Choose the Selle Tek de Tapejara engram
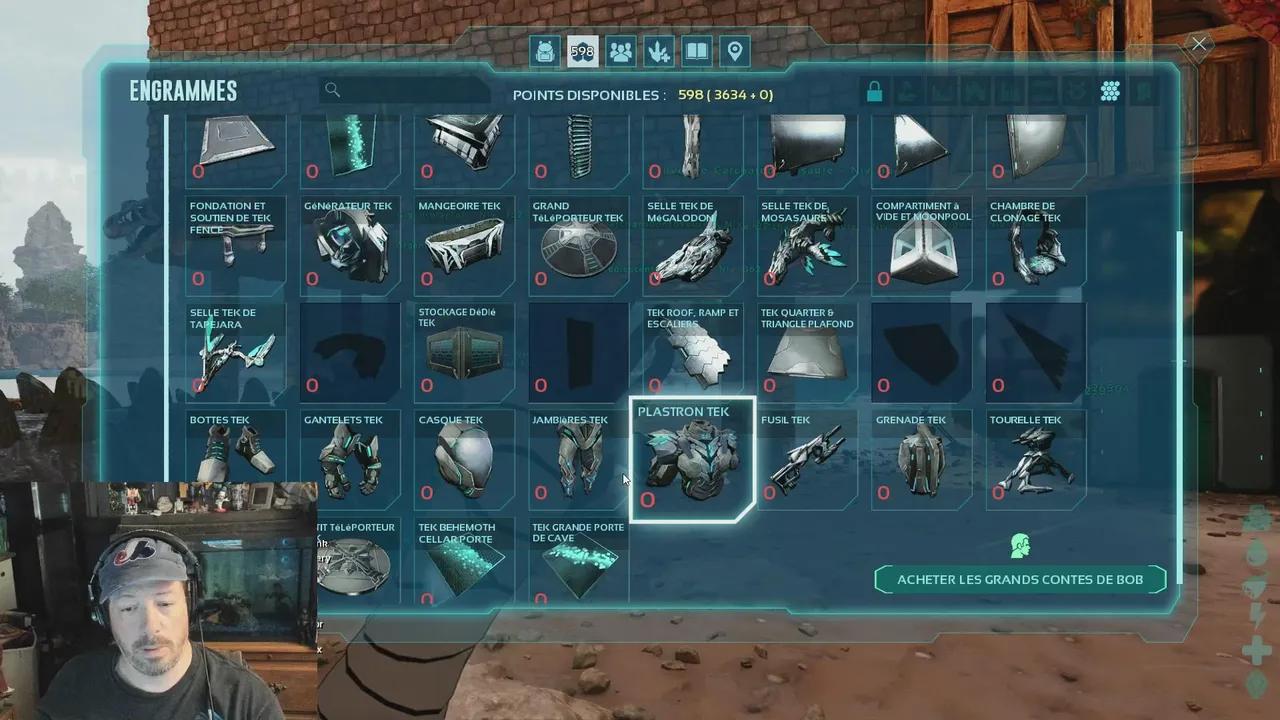This screenshot has width=1280, height=720. pyautogui.click(x=236, y=351)
